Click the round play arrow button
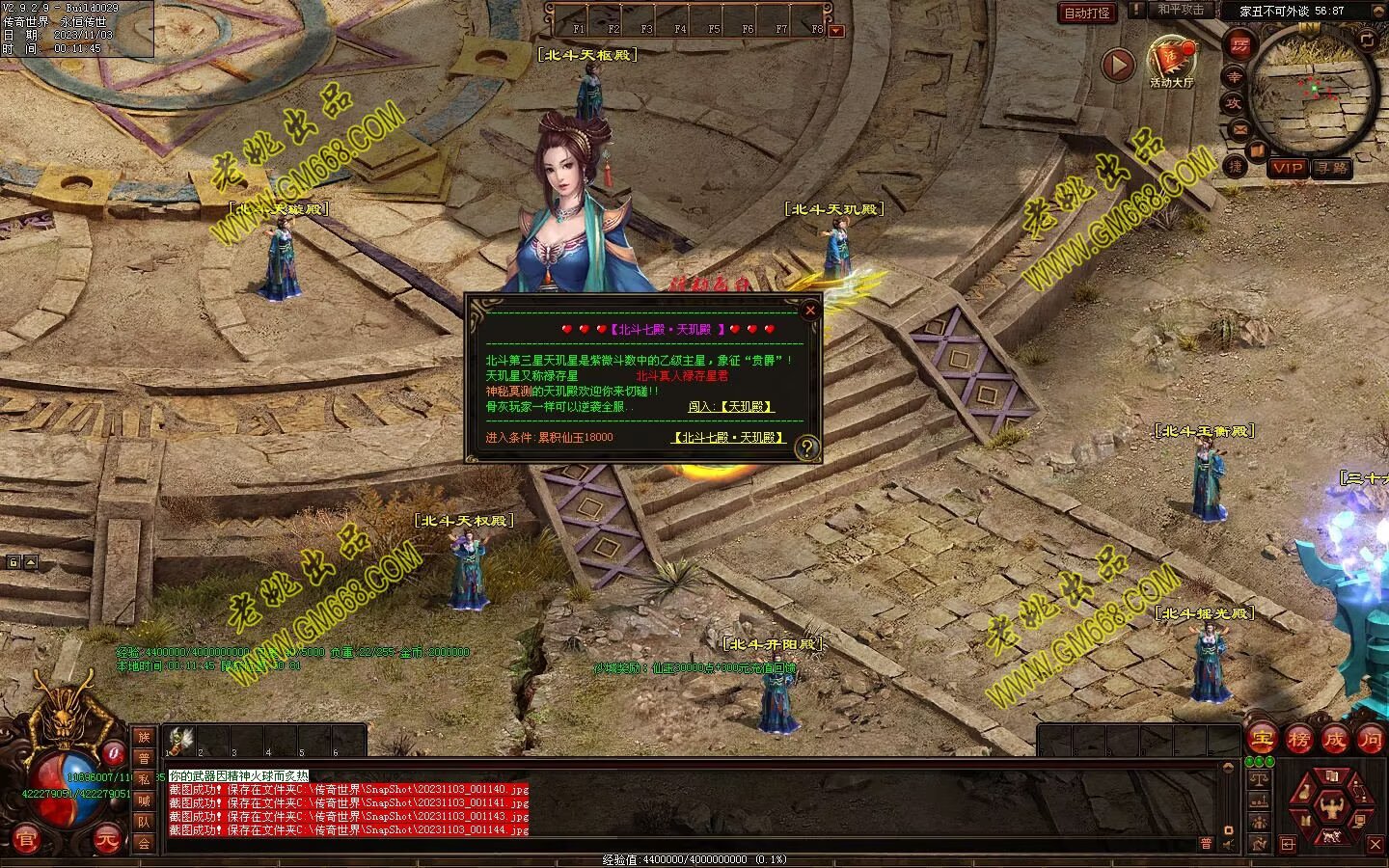Screen dimensions: 1389x868 click(1118, 66)
